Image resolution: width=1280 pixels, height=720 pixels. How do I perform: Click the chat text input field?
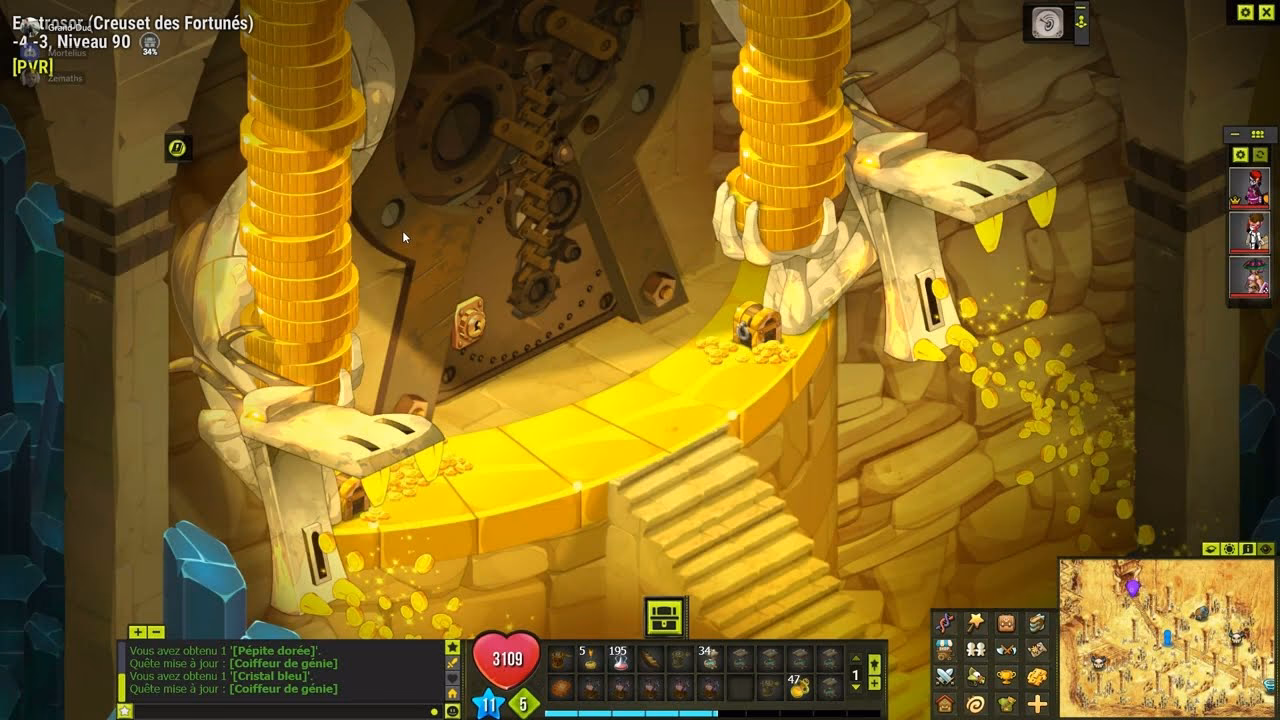click(280, 711)
